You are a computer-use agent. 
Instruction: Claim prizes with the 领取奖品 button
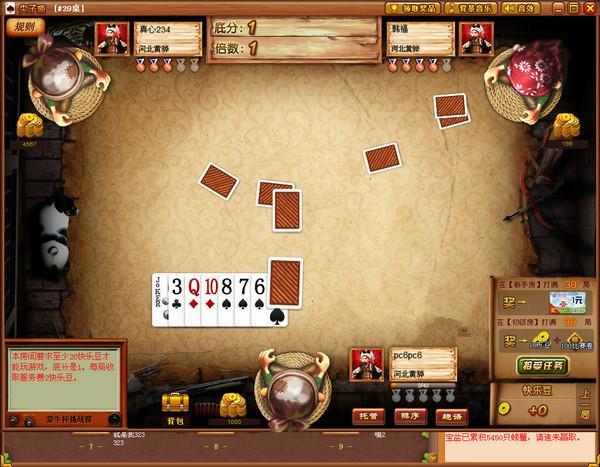(x=413, y=9)
